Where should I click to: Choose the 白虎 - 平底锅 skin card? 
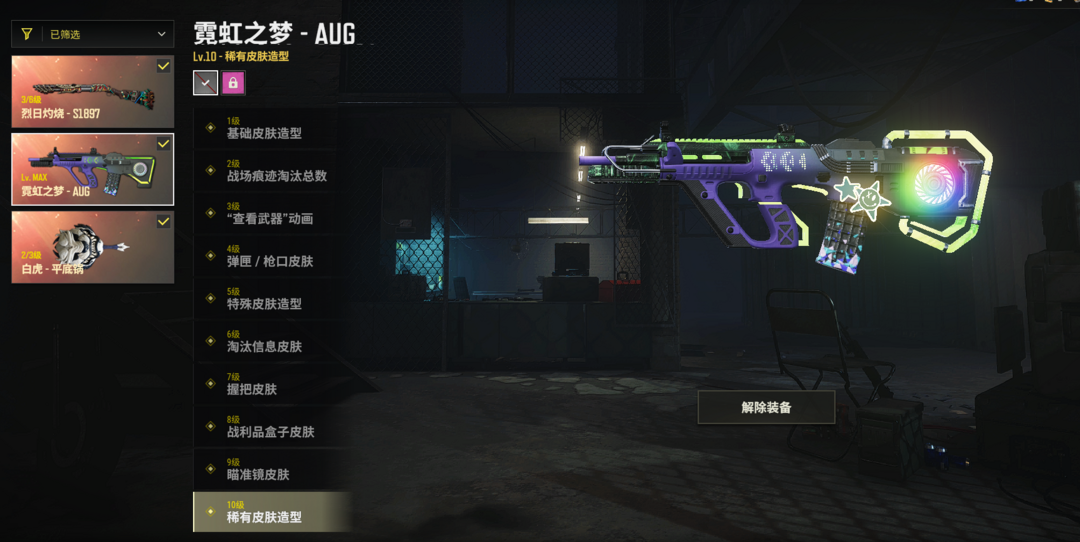(x=93, y=246)
